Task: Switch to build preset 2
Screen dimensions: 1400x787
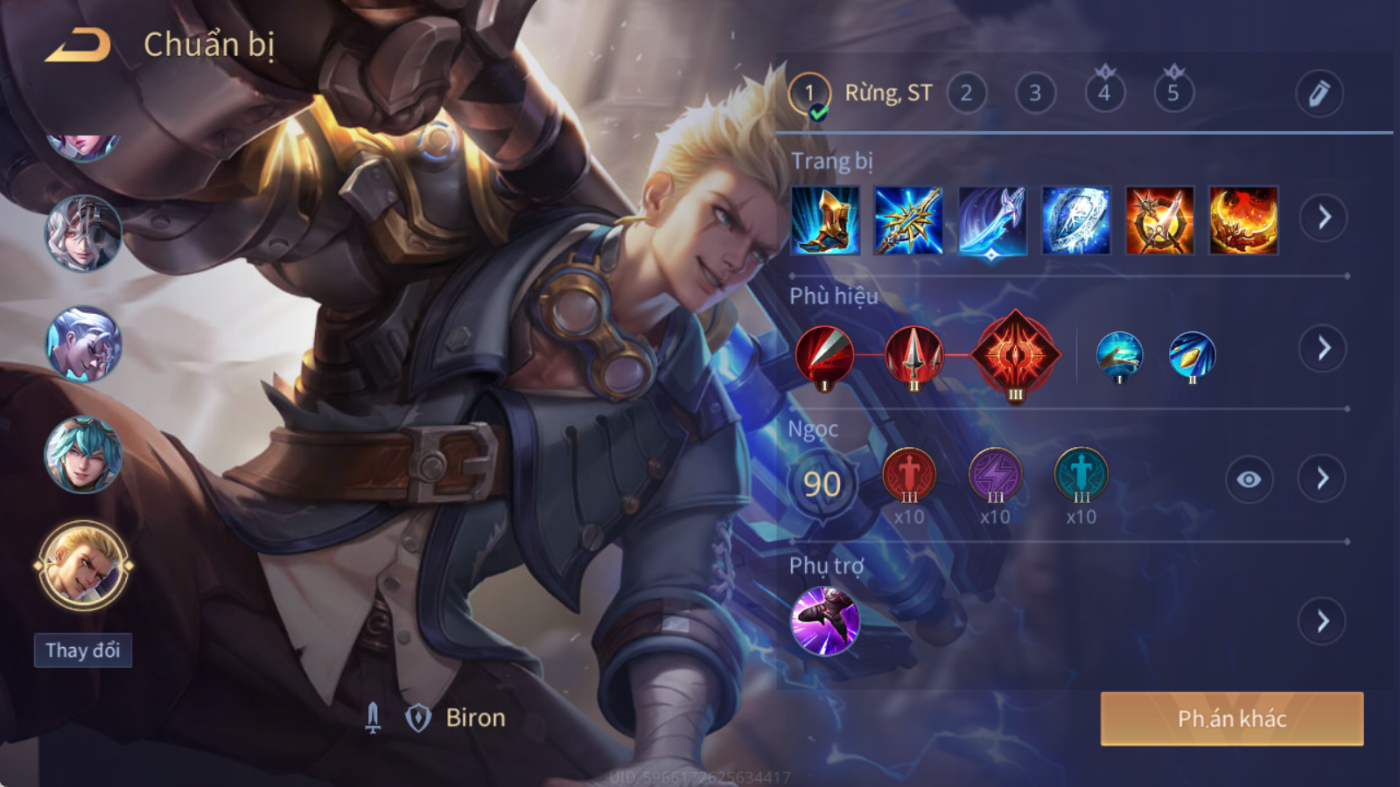Action: point(966,94)
